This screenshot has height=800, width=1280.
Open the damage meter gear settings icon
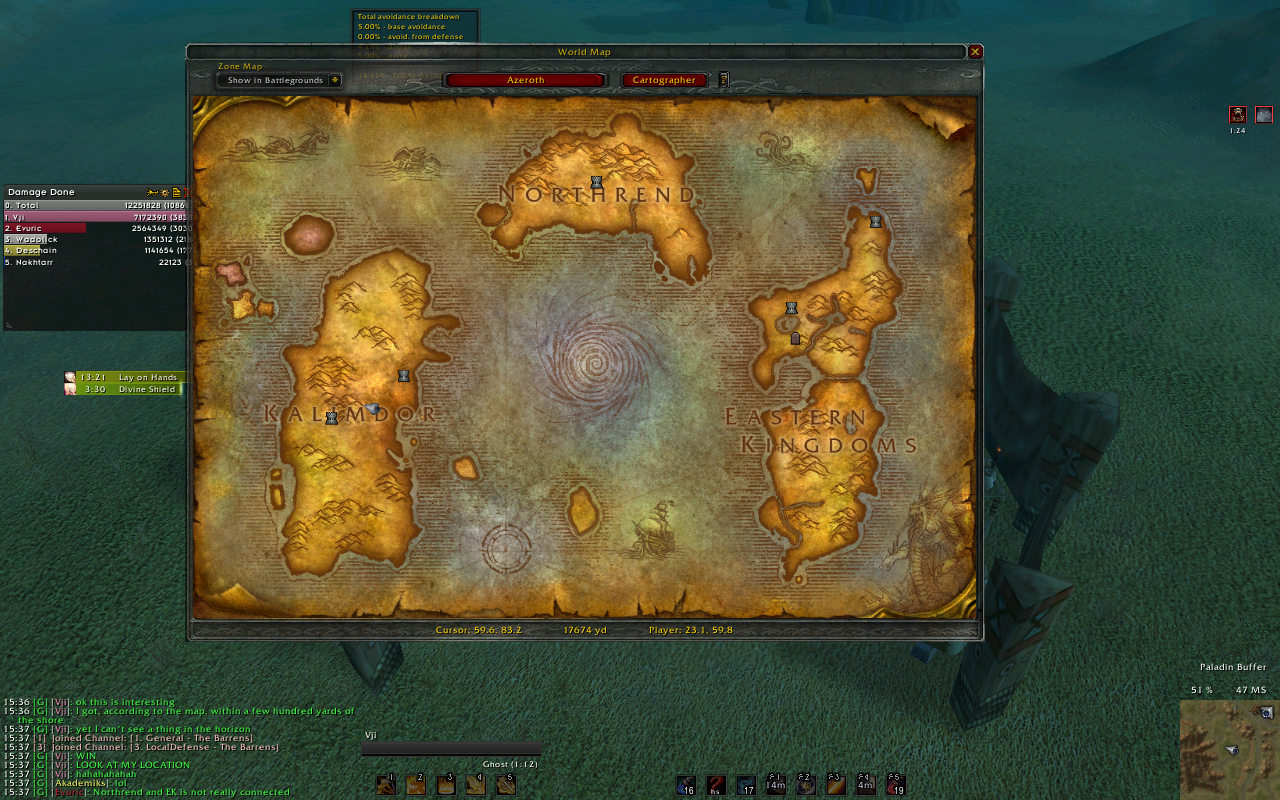165,192
